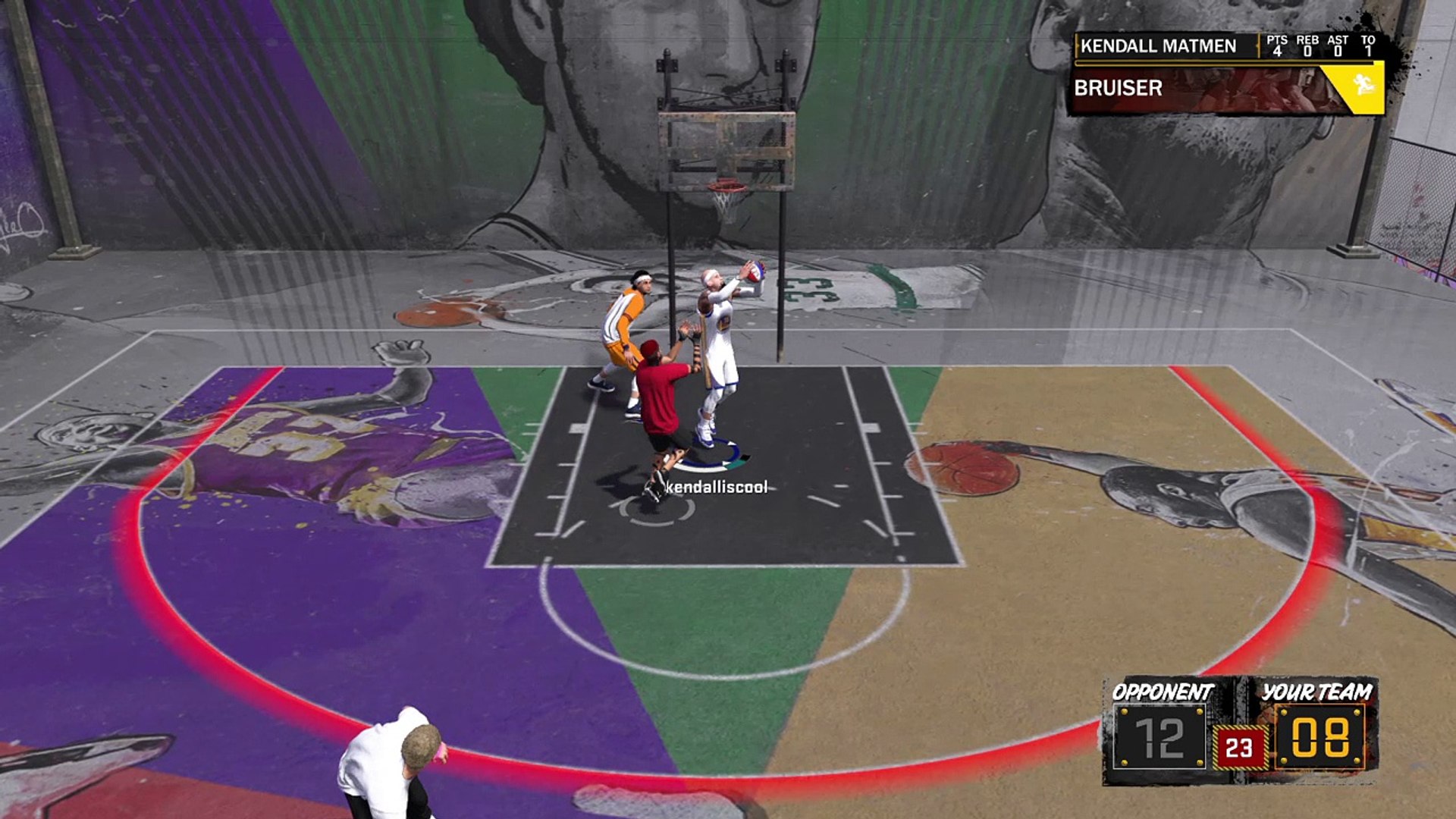The width and height of the screenshot is (1456, 819).
Task: Click the kendalliscool player name tag
Action: pyautogui.click(x=716, y=488)
